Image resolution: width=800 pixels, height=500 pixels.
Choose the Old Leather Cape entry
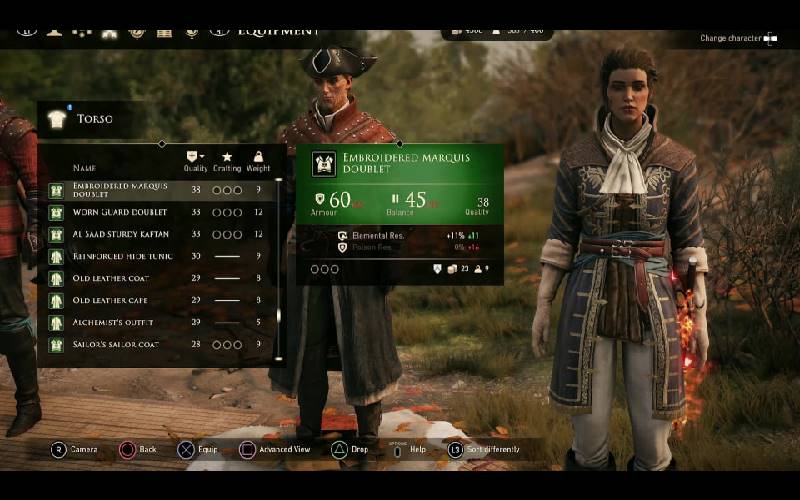(160, 300)
